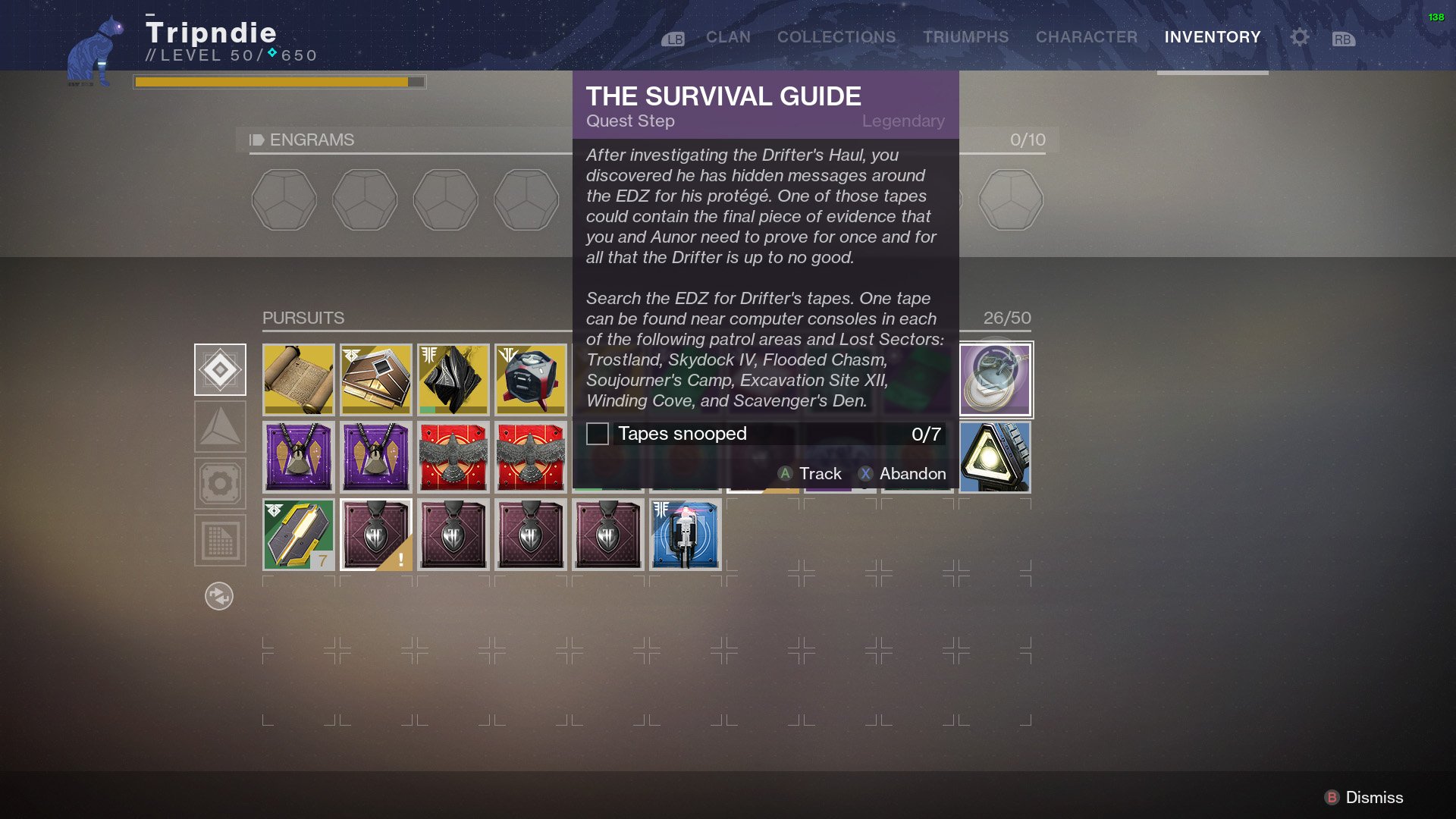Switch to the TRIUMPHS tab

coord(965,36)
